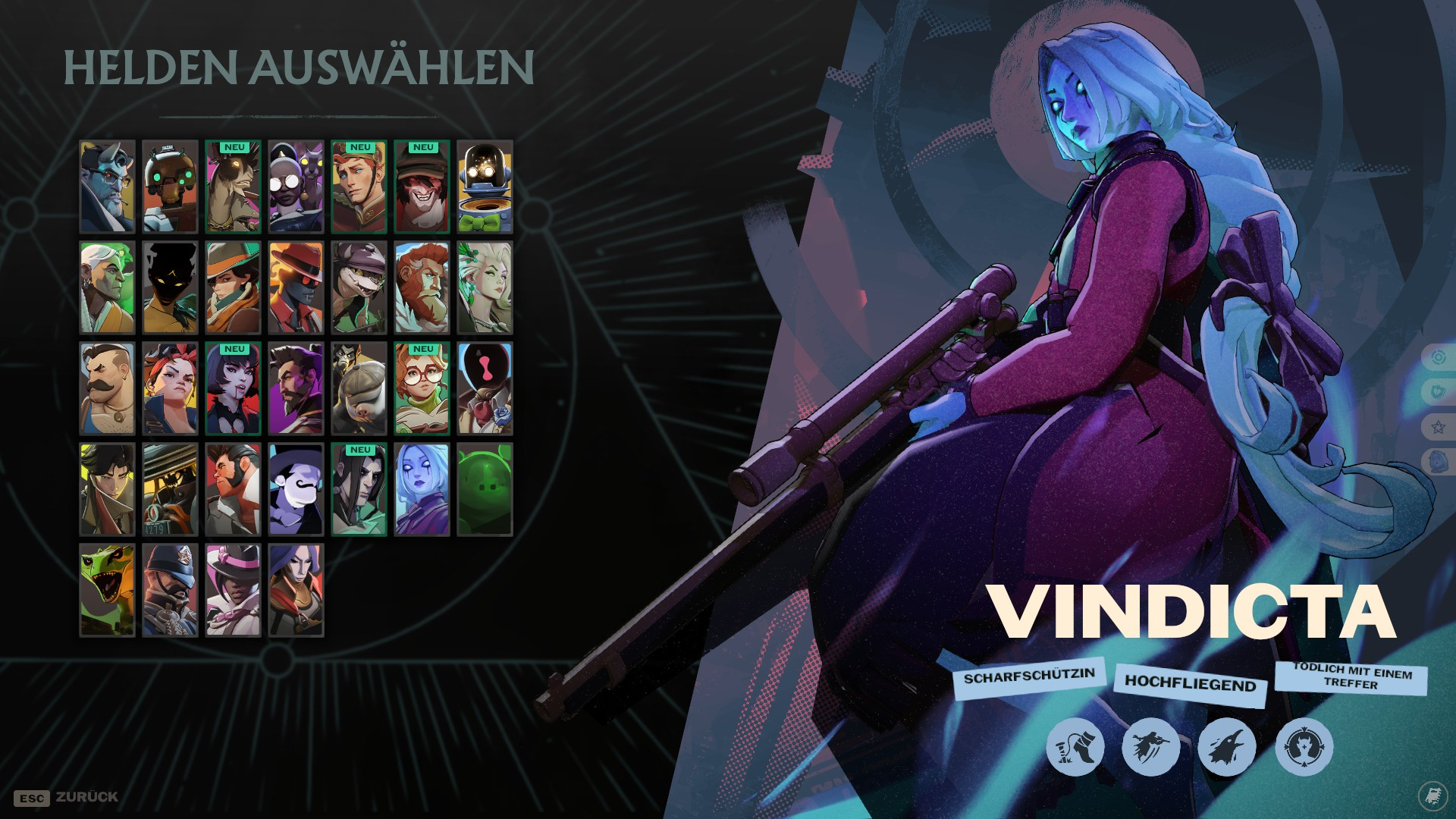The width and height of the screenshot is (1456, 819).
Task: Choose the robot hero with green bowtie
Action: click(485, 187)
